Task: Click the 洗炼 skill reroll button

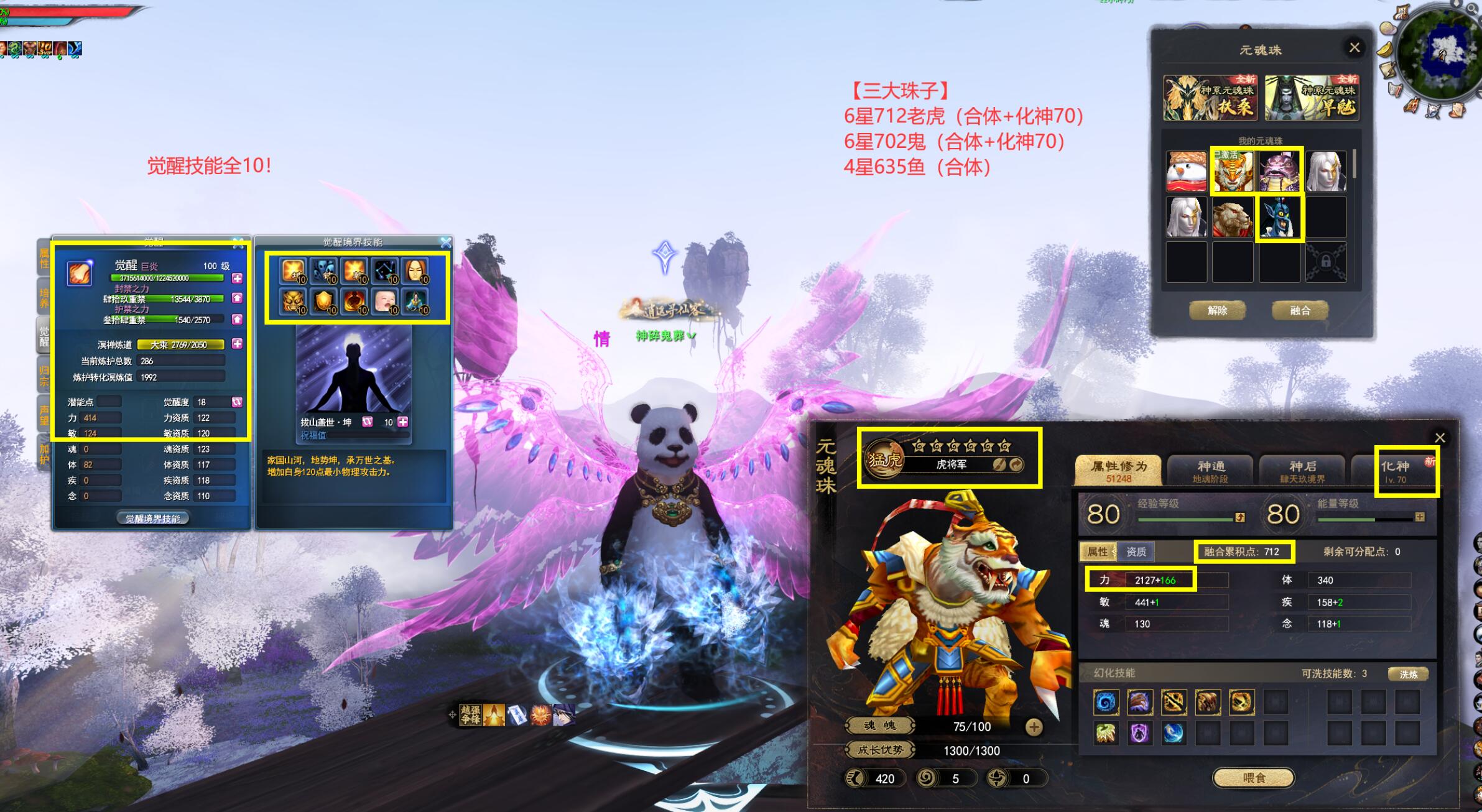Action: point(1408,674)
